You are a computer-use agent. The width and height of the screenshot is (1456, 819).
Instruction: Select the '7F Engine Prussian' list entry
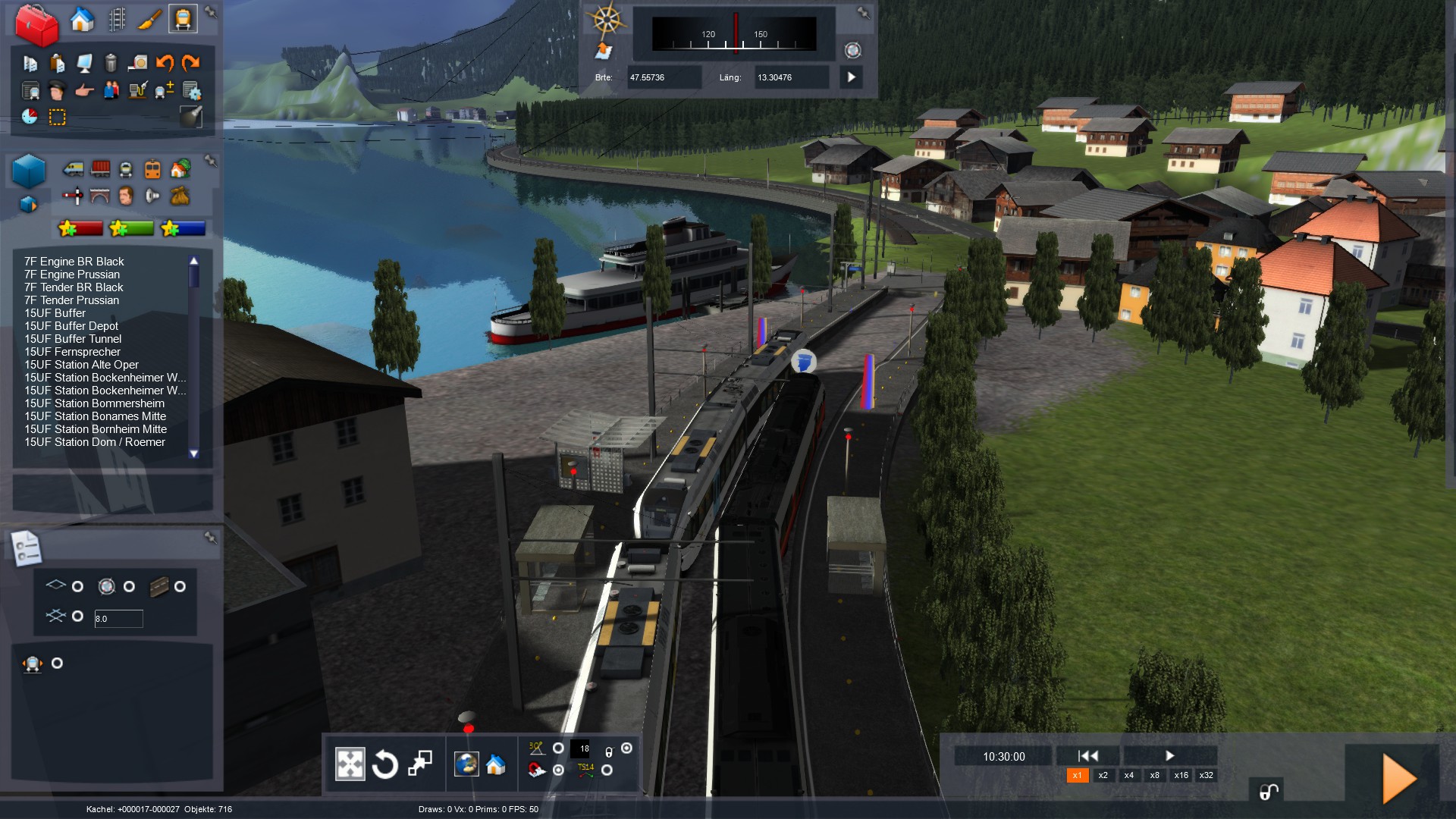(x=72, y=275)
